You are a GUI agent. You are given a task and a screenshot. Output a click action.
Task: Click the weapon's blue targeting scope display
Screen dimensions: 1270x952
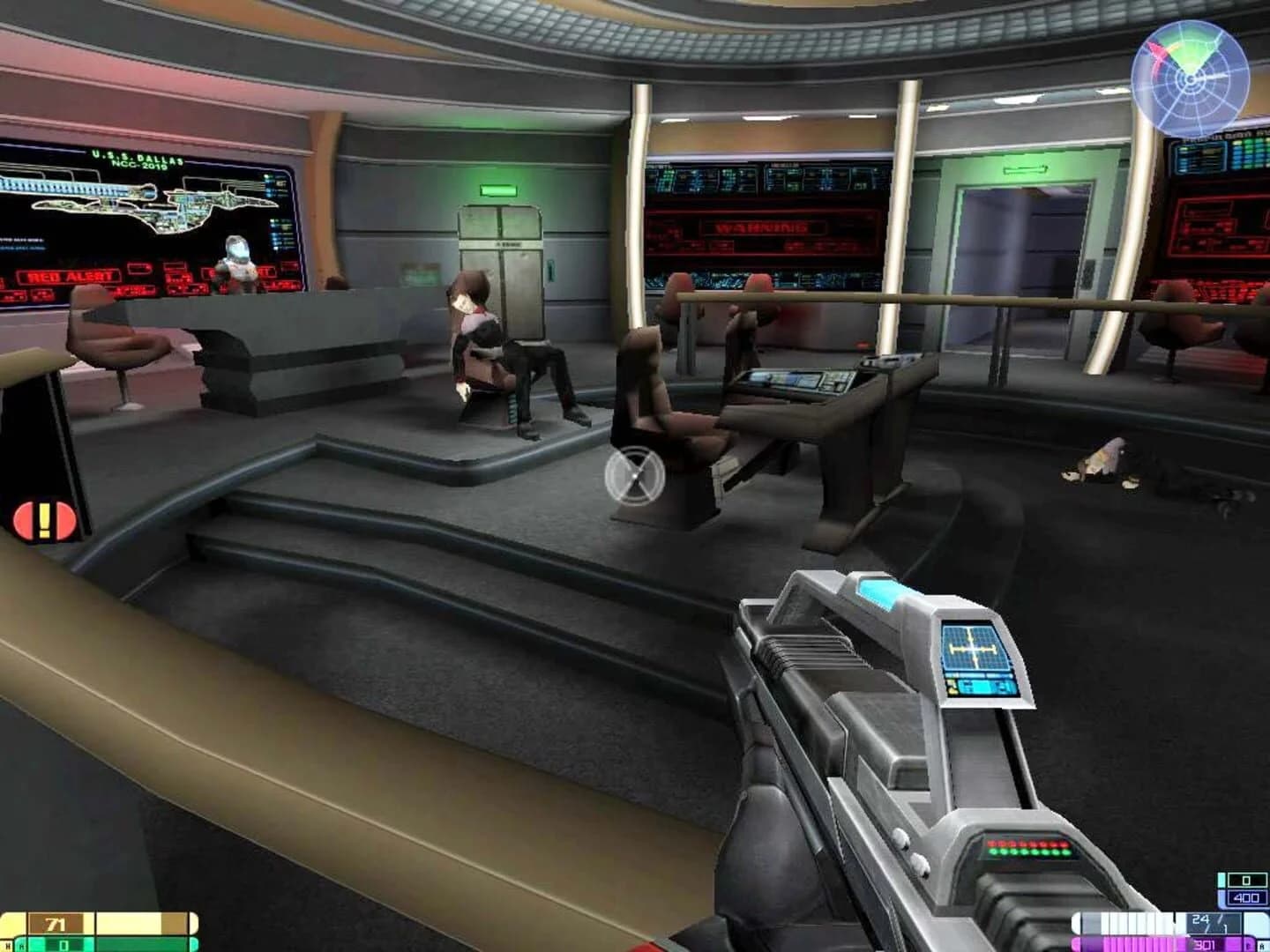click(975, 648)
